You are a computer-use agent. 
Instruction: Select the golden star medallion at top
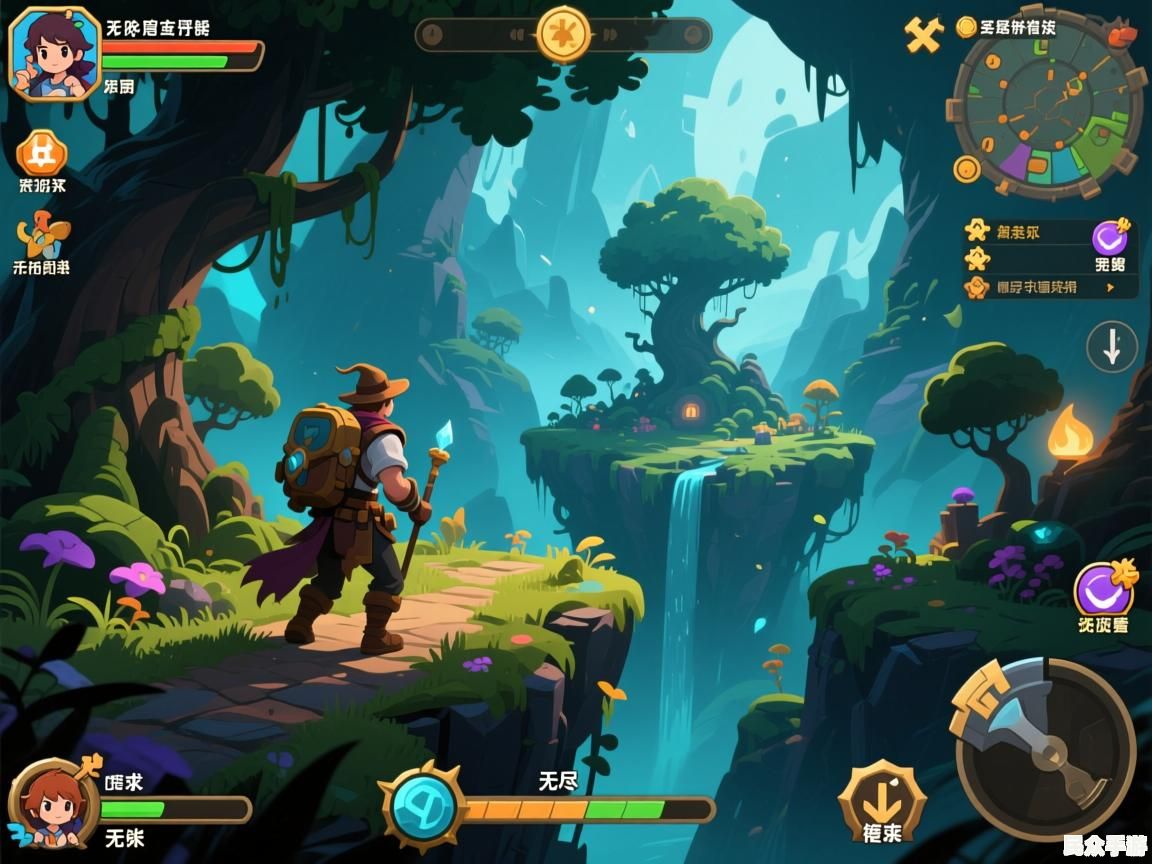click(564, 35)
